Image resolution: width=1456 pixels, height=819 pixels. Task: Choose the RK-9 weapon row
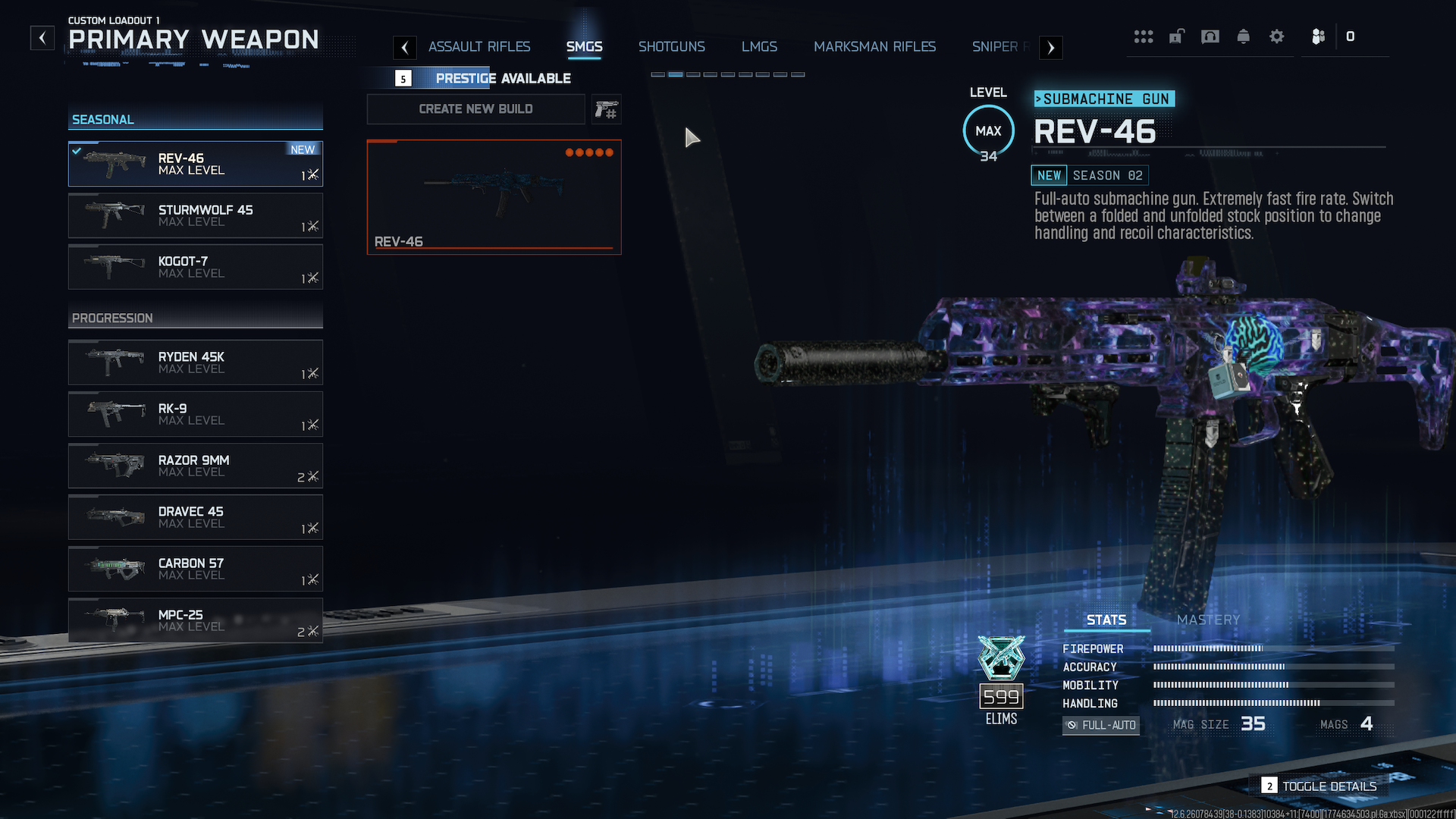(196, 414)
